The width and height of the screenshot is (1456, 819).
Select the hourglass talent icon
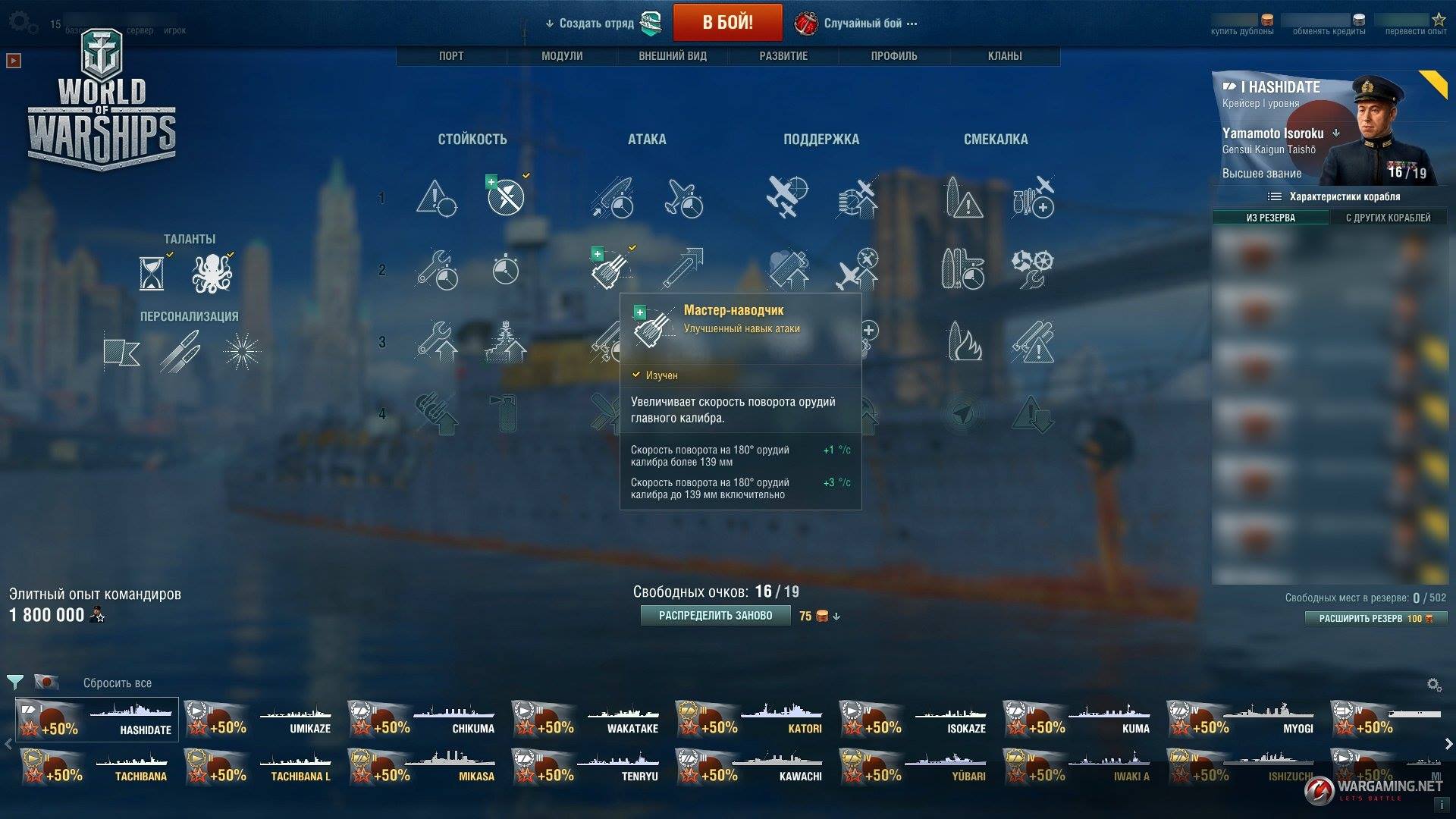tap(152, 273)
